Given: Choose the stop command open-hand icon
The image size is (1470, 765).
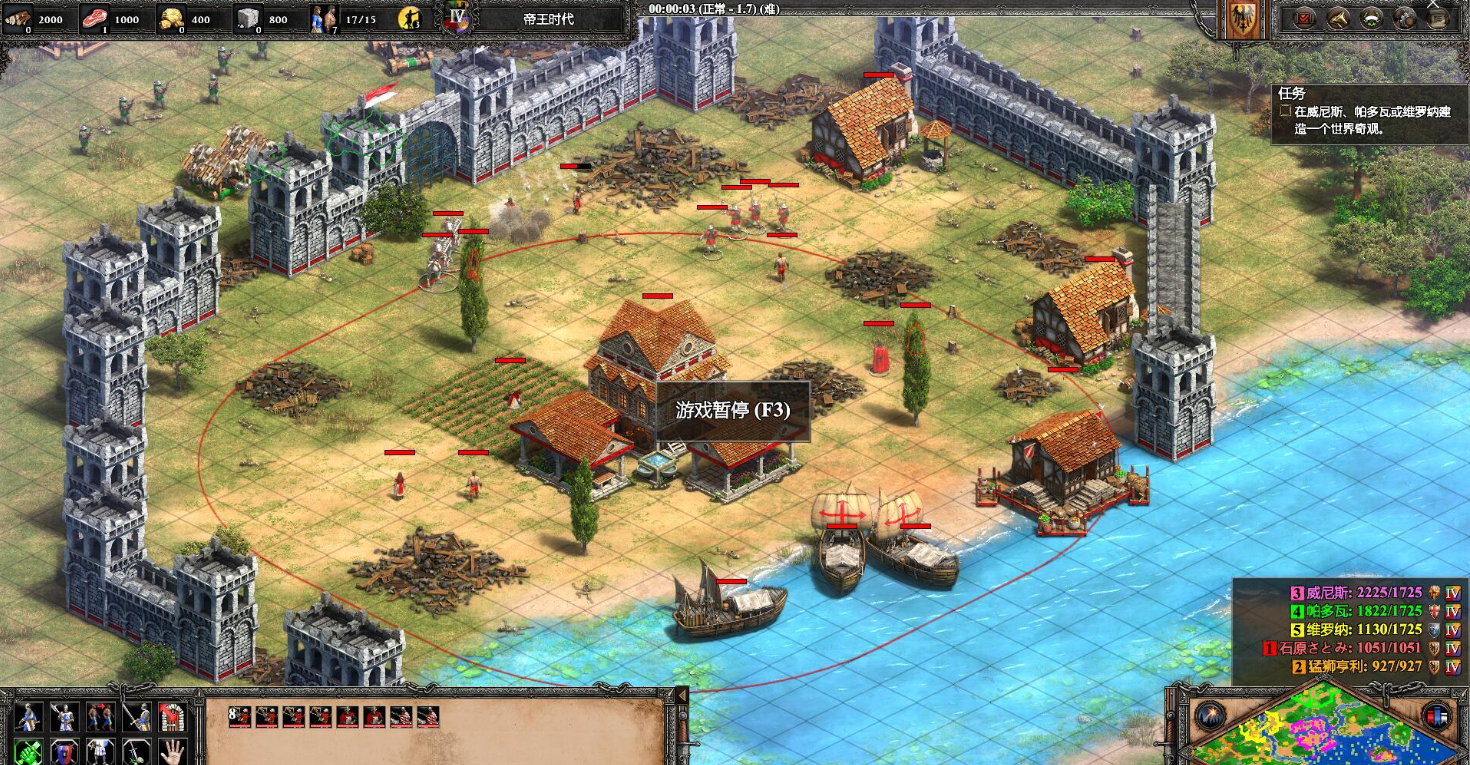Looking at the screenshot, I should click(172, 750).
